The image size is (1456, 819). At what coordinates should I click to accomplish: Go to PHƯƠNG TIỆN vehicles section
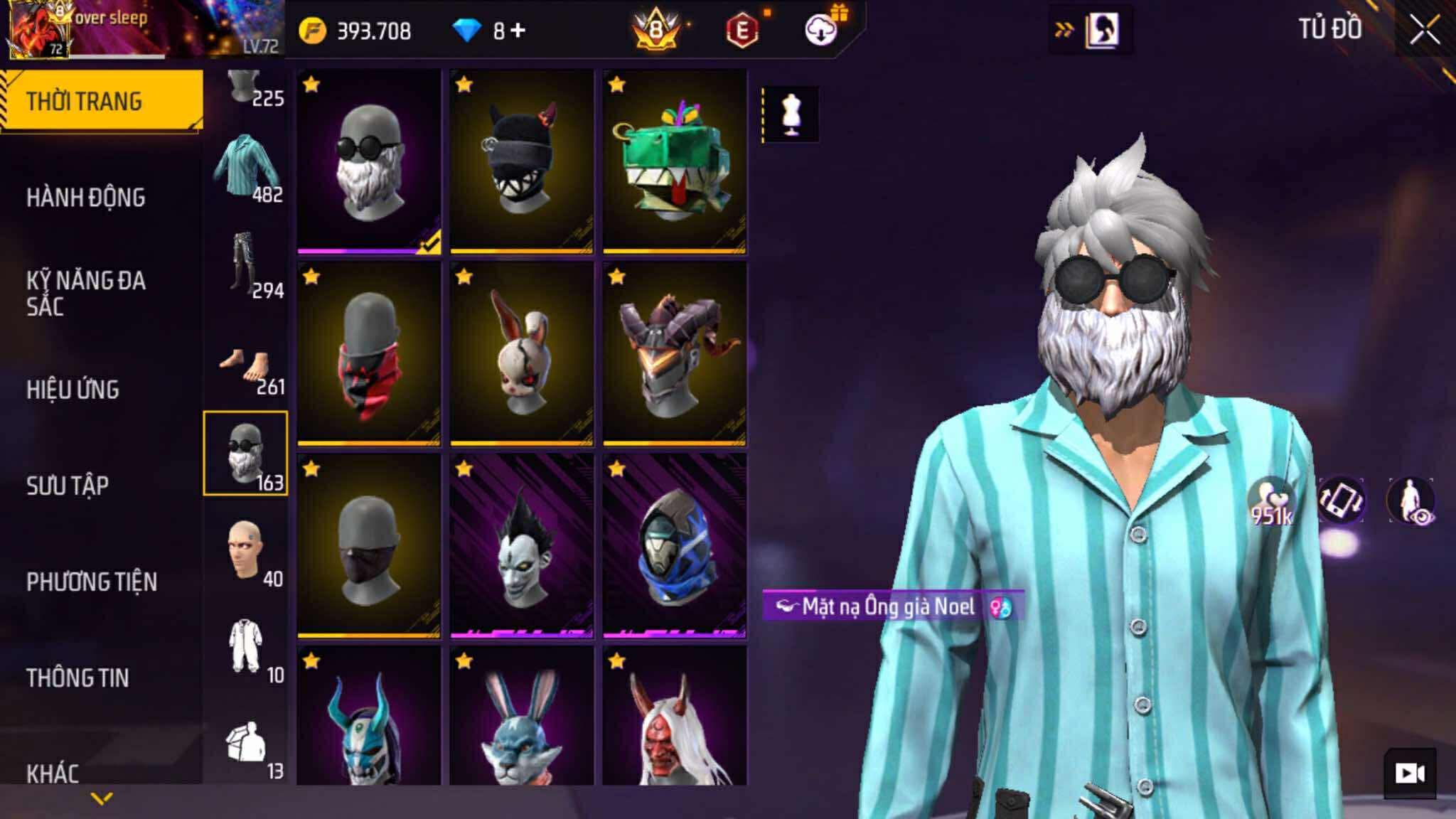tap(92, 582)
